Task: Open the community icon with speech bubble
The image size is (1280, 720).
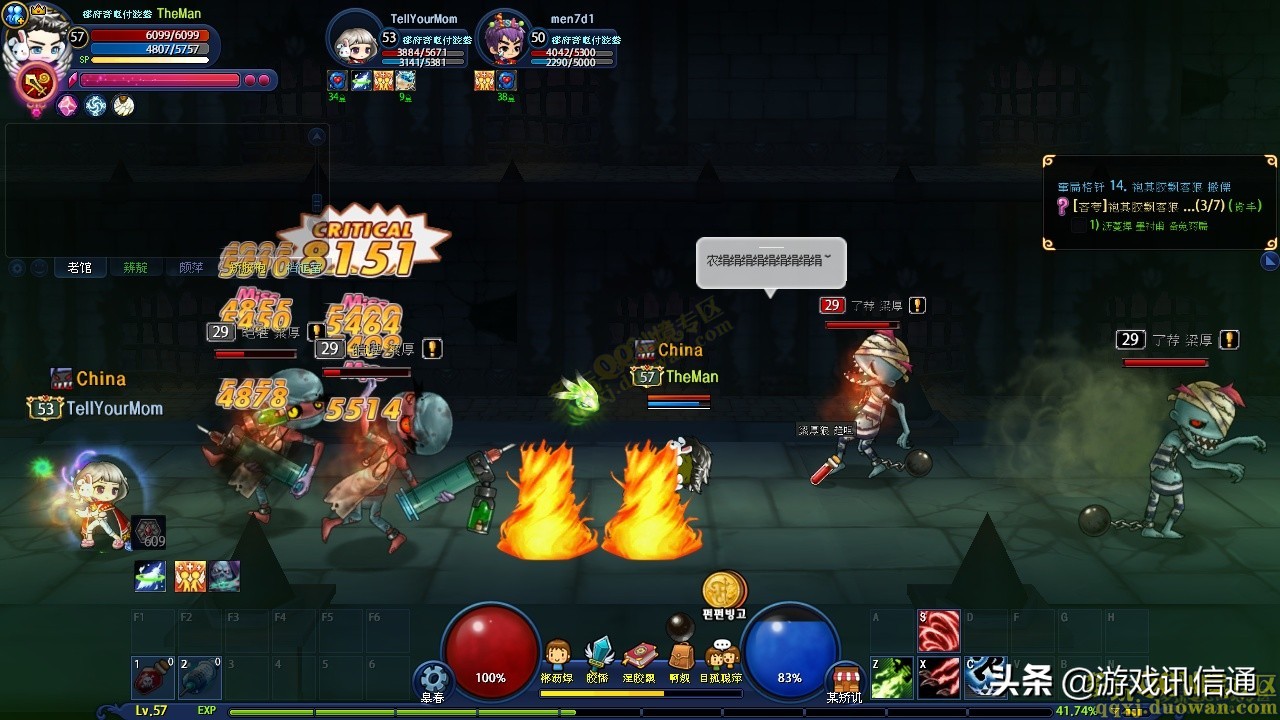Action: coord(721,655)
